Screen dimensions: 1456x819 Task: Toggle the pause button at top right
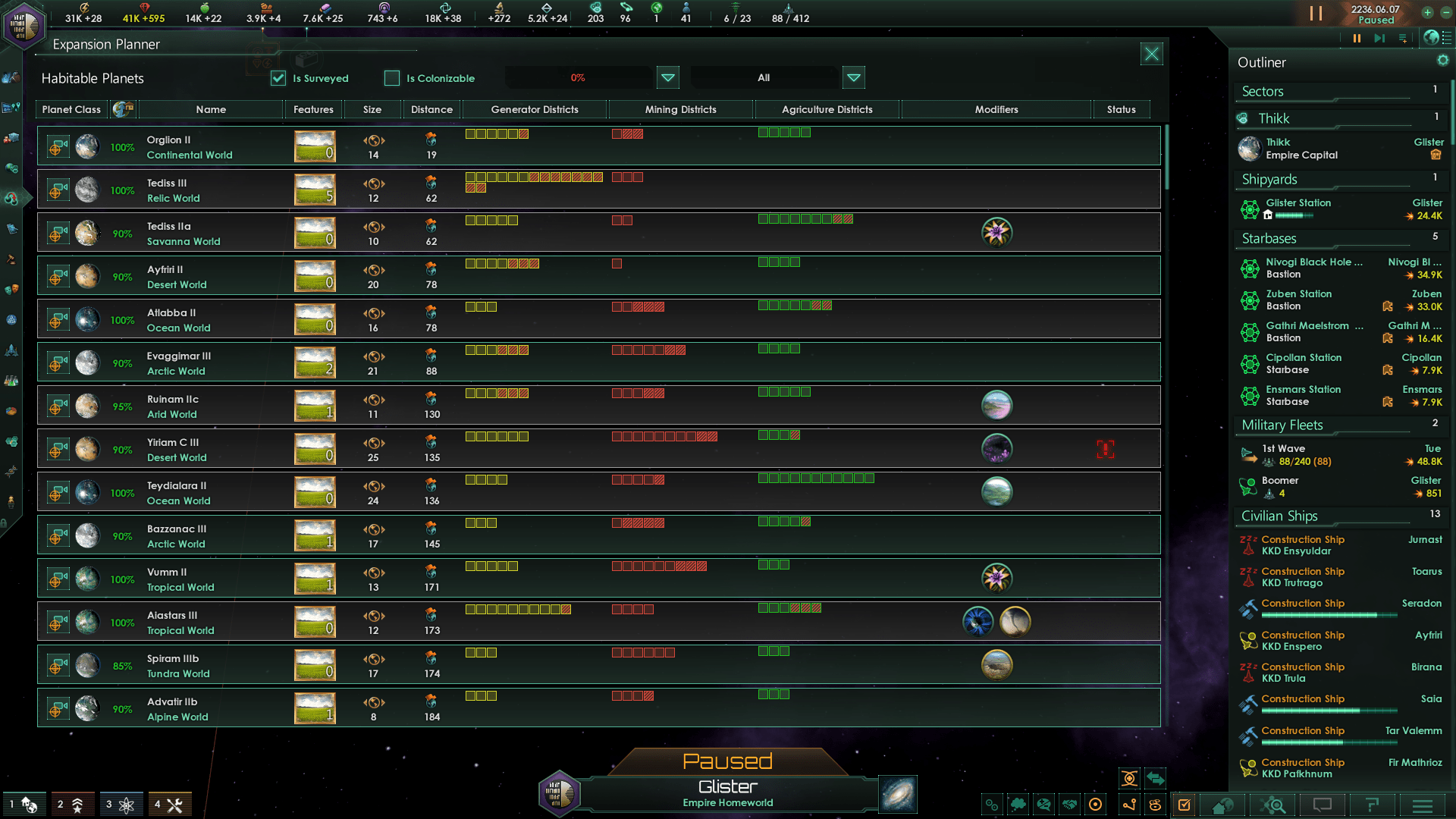[x=1316, y=14]
